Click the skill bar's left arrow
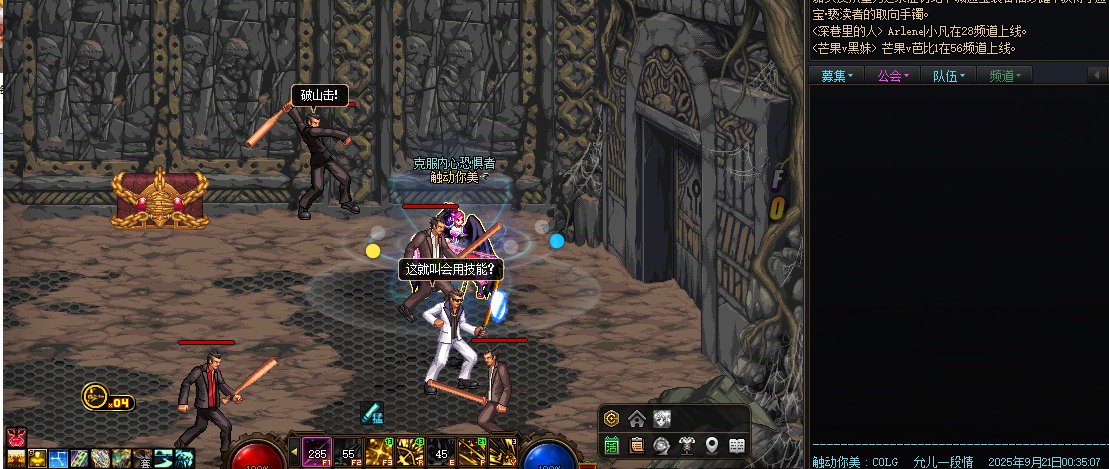Image resolution: width=1109 pixels, height=469 pixels. (x=293, y=453)
